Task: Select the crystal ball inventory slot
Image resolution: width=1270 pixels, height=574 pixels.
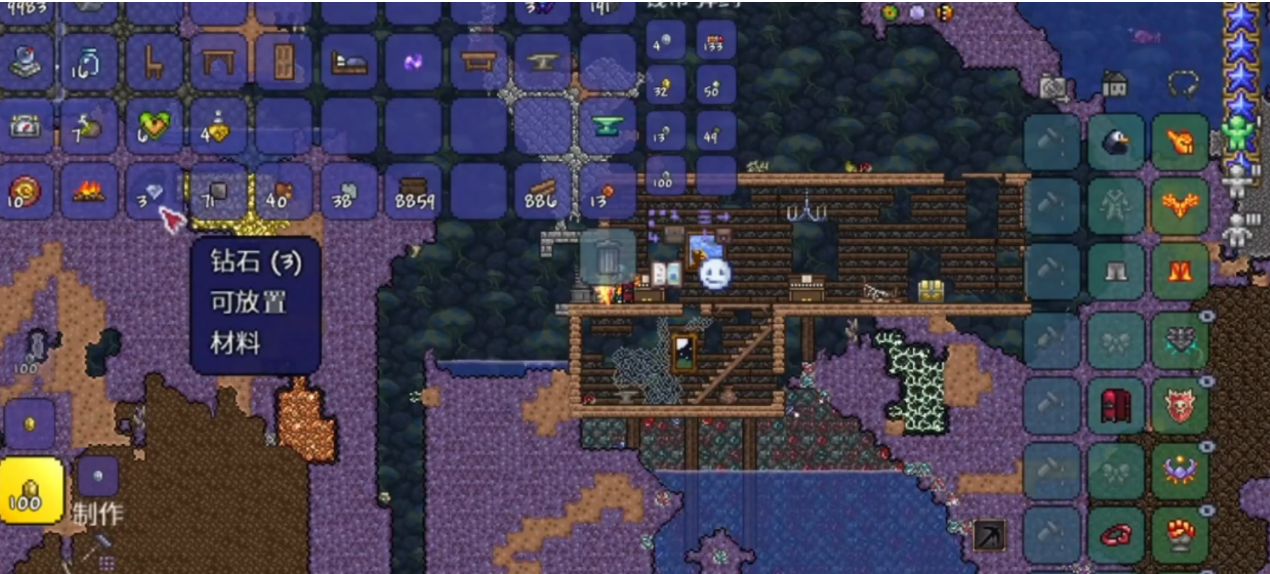Action: tap(26, 63)
